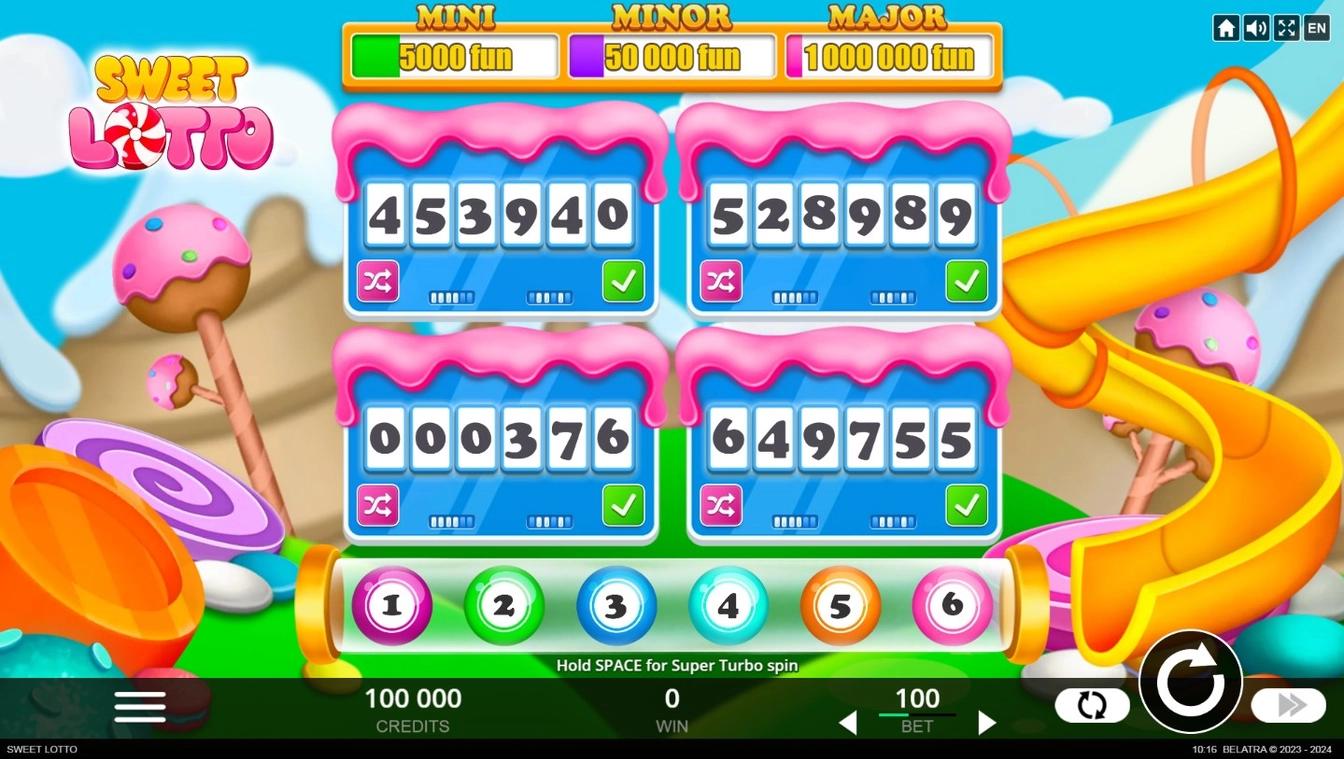Enter fullscreen using the expand icon
This screenshot has height=759, width=1344.
point(1286,27)
